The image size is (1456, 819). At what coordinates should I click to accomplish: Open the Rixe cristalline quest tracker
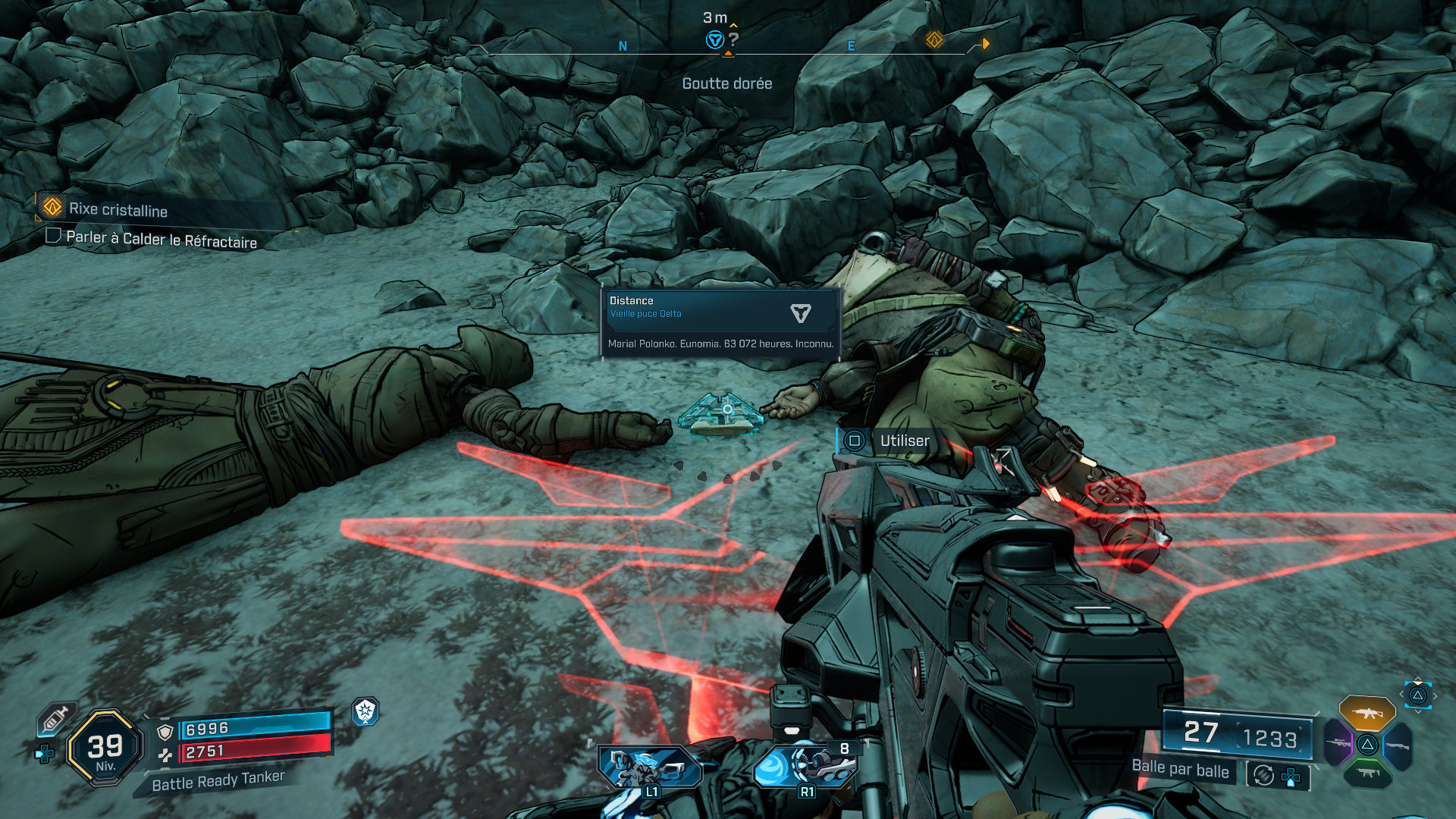118,209
